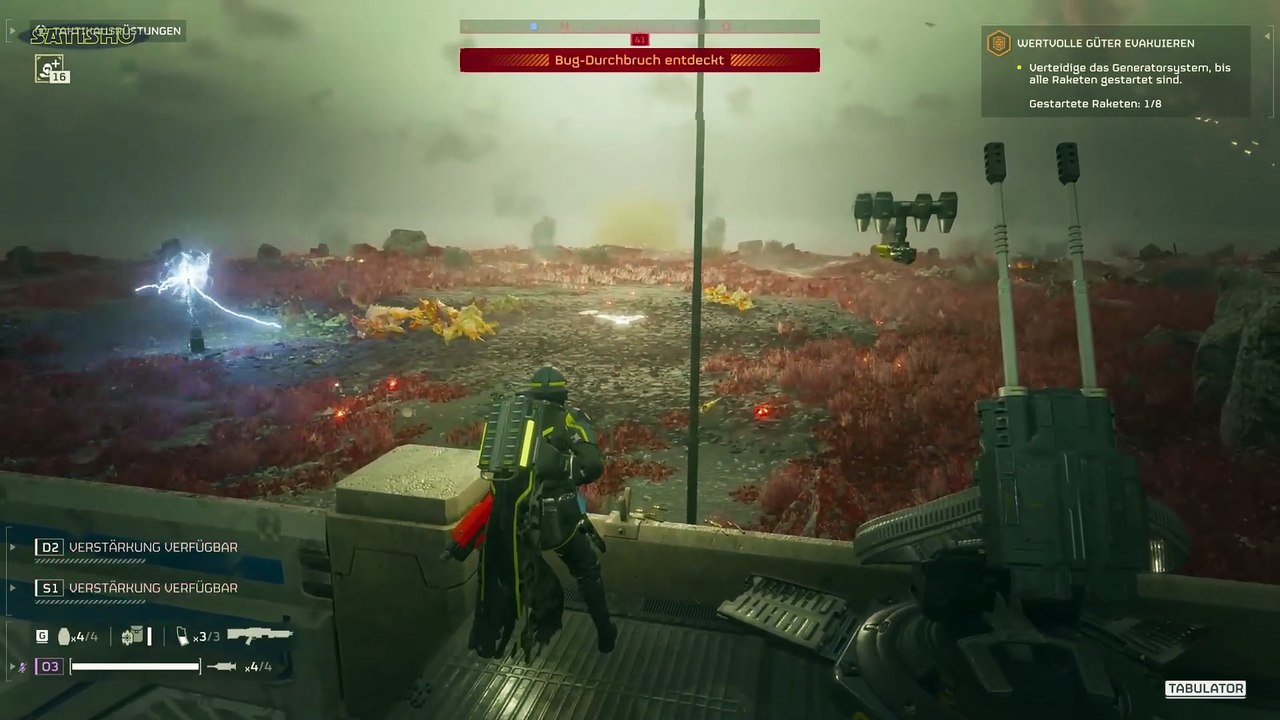Toggle the muted microphone icon beside O3

click(22, 666)
